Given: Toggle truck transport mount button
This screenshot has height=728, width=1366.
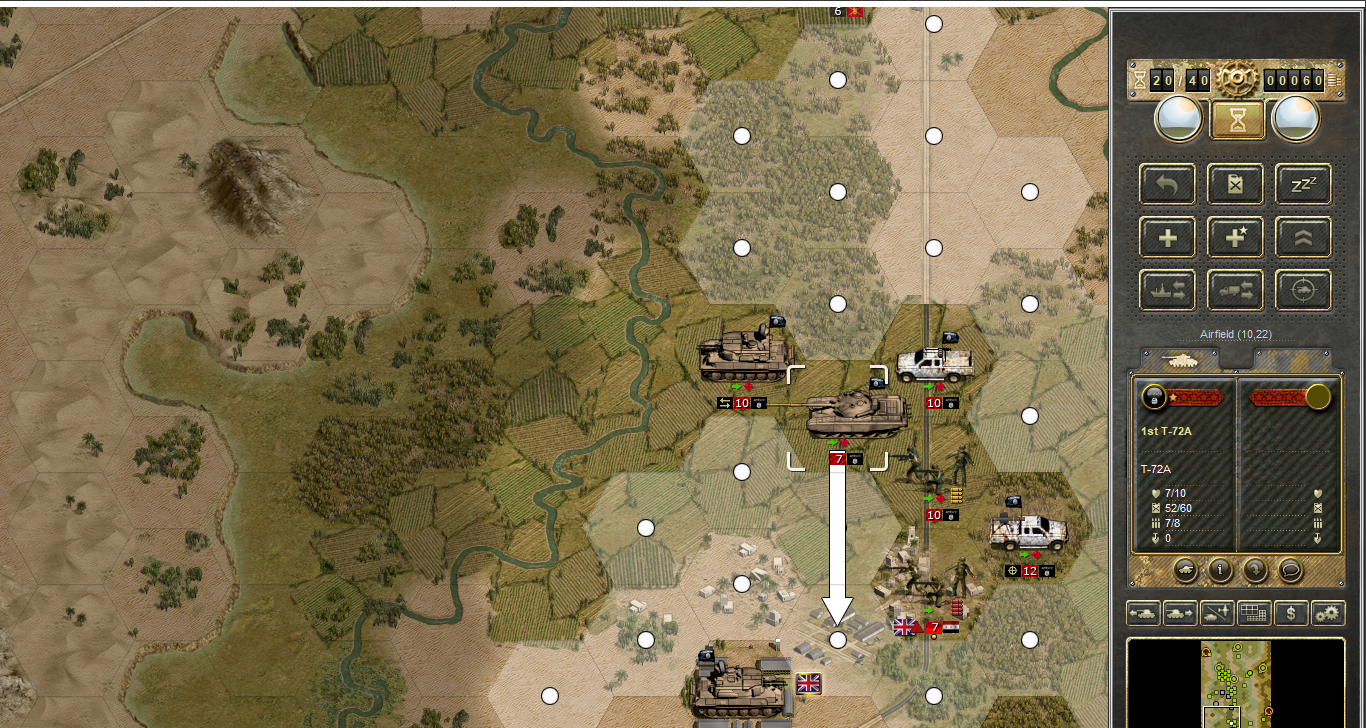Looking at the screenshot, I should [x=1235, y=290].
